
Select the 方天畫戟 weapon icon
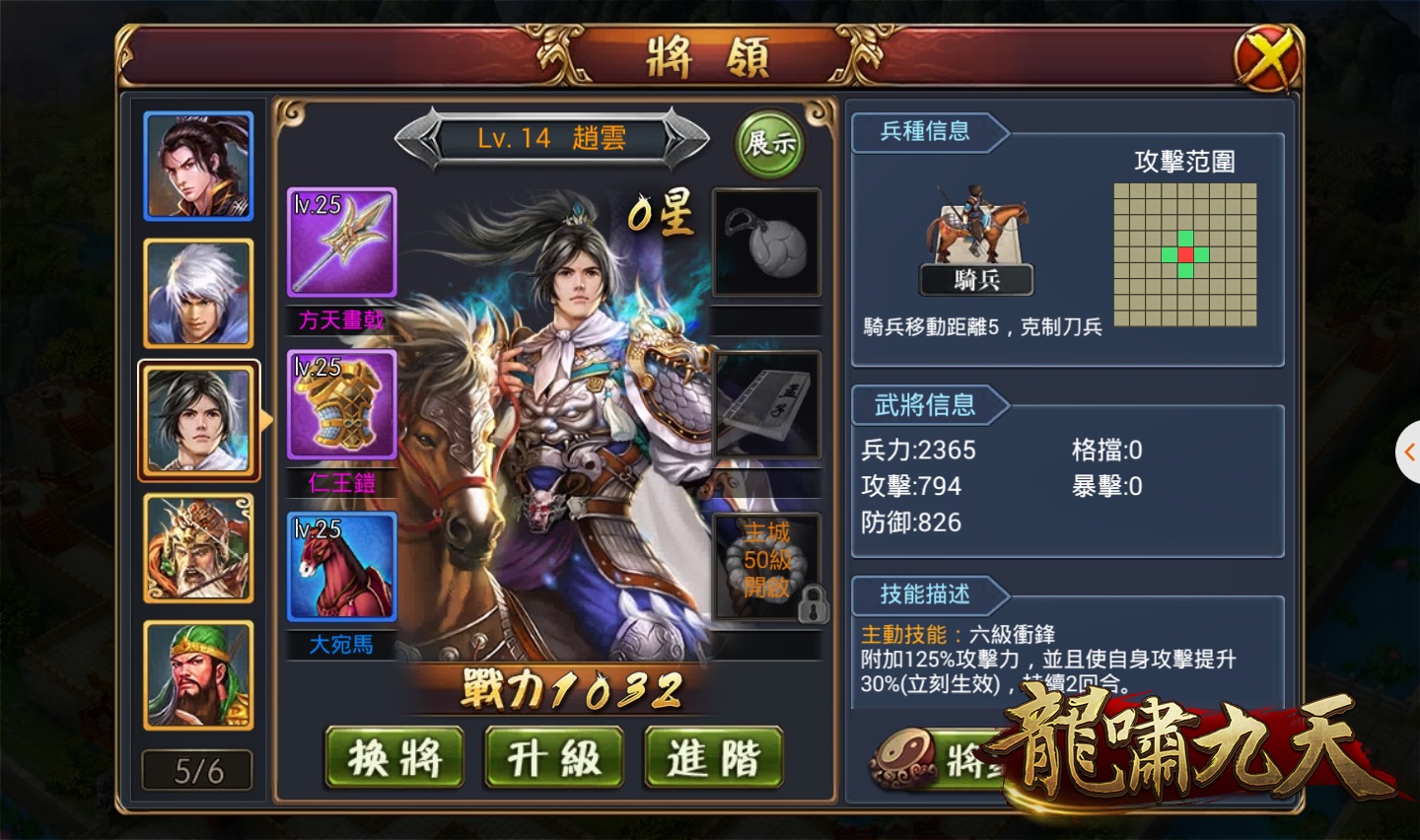(341, 240)
